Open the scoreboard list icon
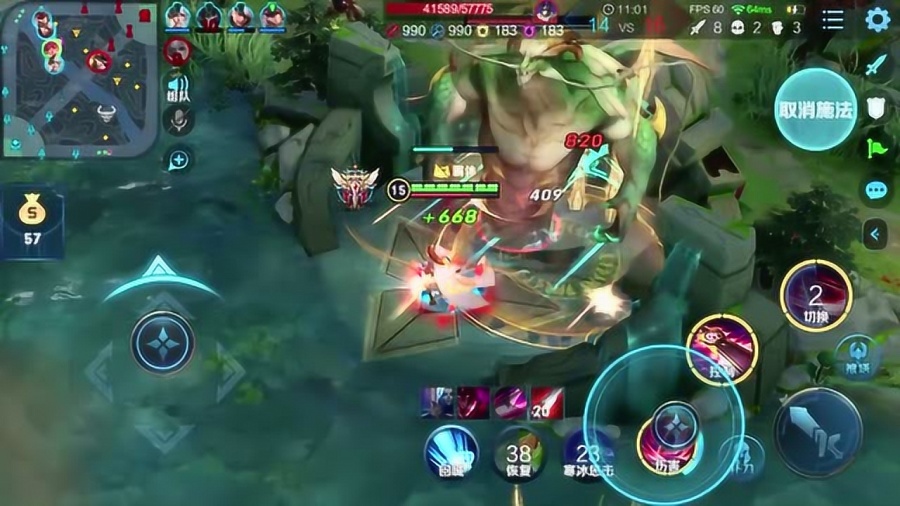The width and height of the screenshot is (900, 506). pos(833,20)
